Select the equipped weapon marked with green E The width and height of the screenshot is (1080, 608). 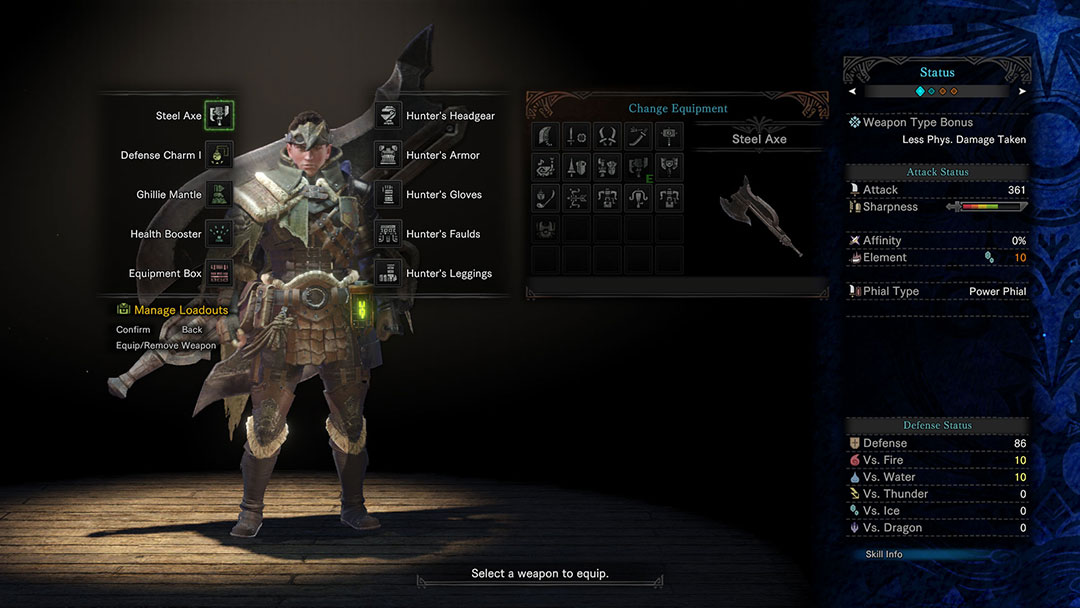coord(638,167)
